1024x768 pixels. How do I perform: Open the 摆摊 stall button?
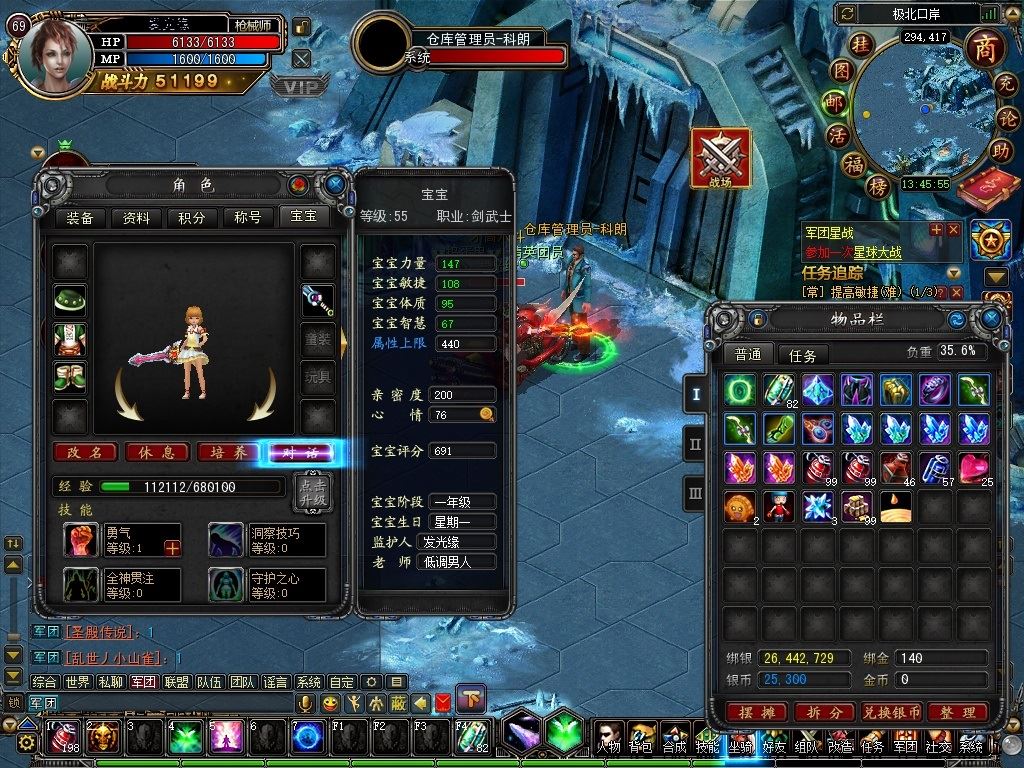(x=755, y=712)
